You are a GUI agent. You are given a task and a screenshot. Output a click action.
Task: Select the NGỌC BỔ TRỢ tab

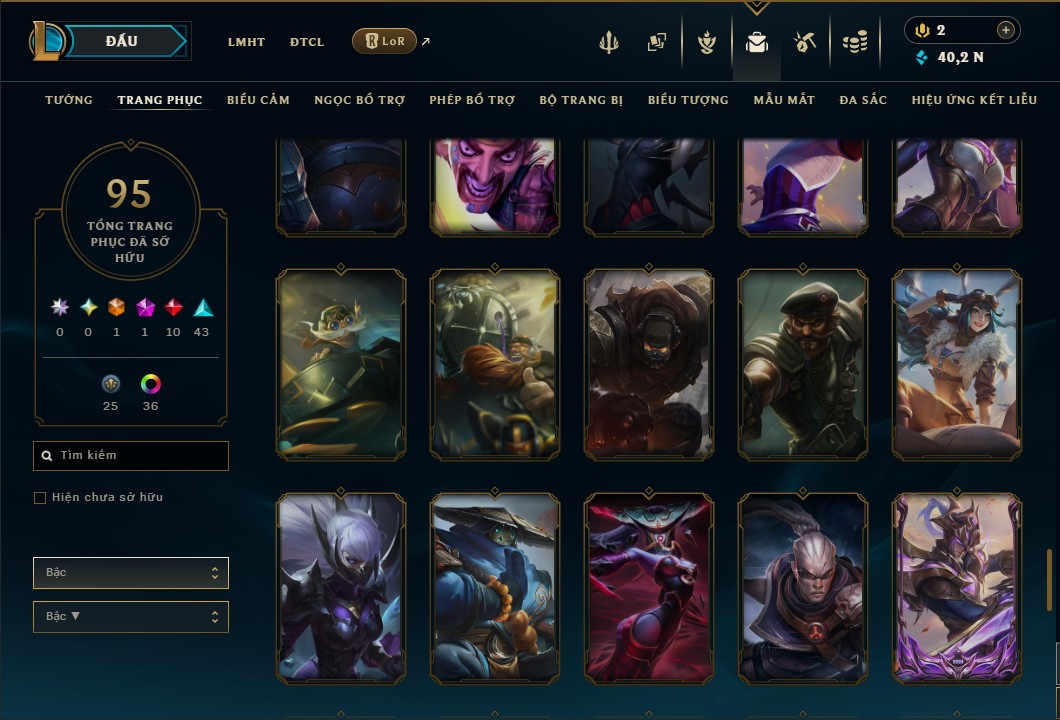point(360,100)
